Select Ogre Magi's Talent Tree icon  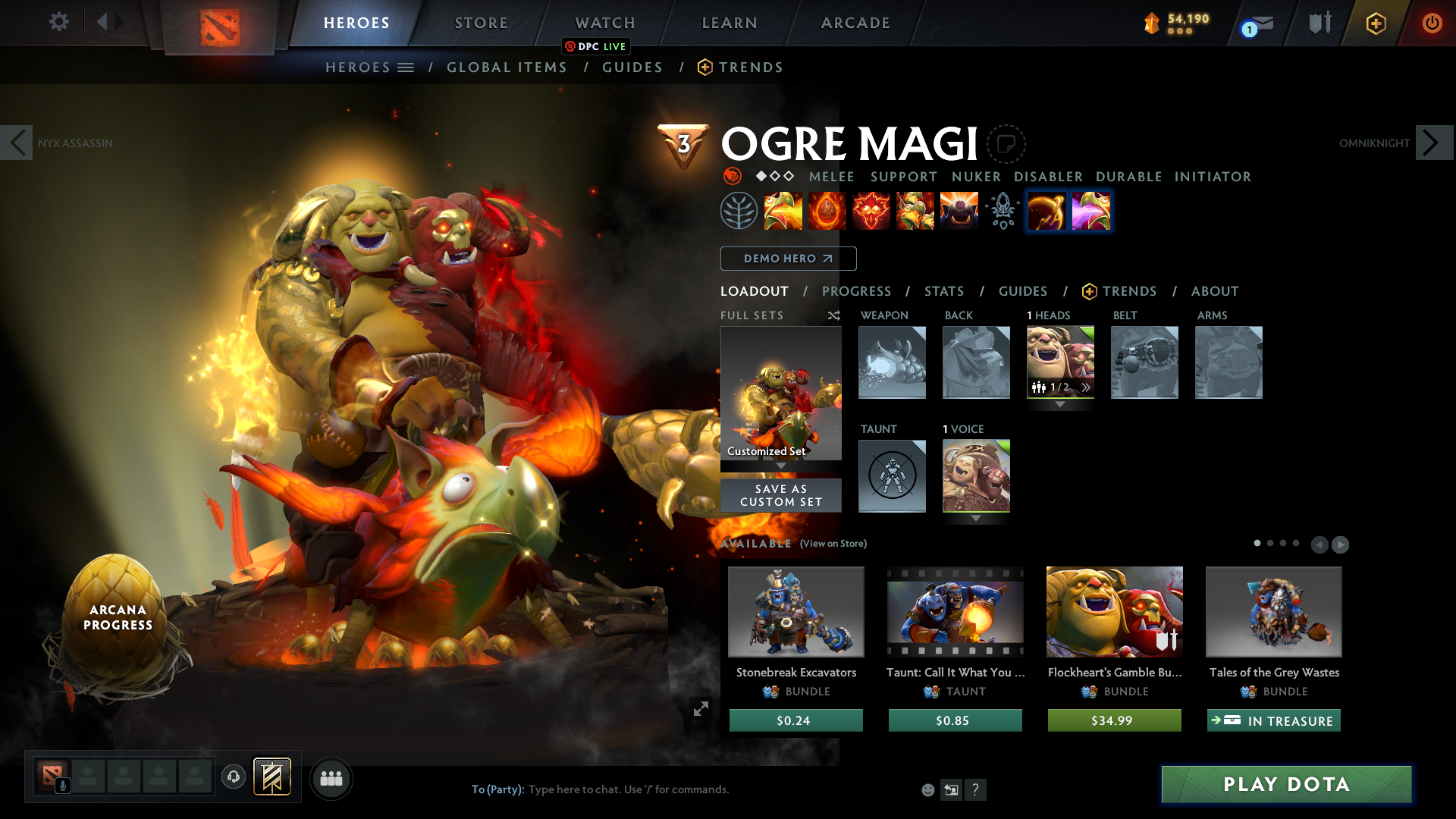pos(737,212)
